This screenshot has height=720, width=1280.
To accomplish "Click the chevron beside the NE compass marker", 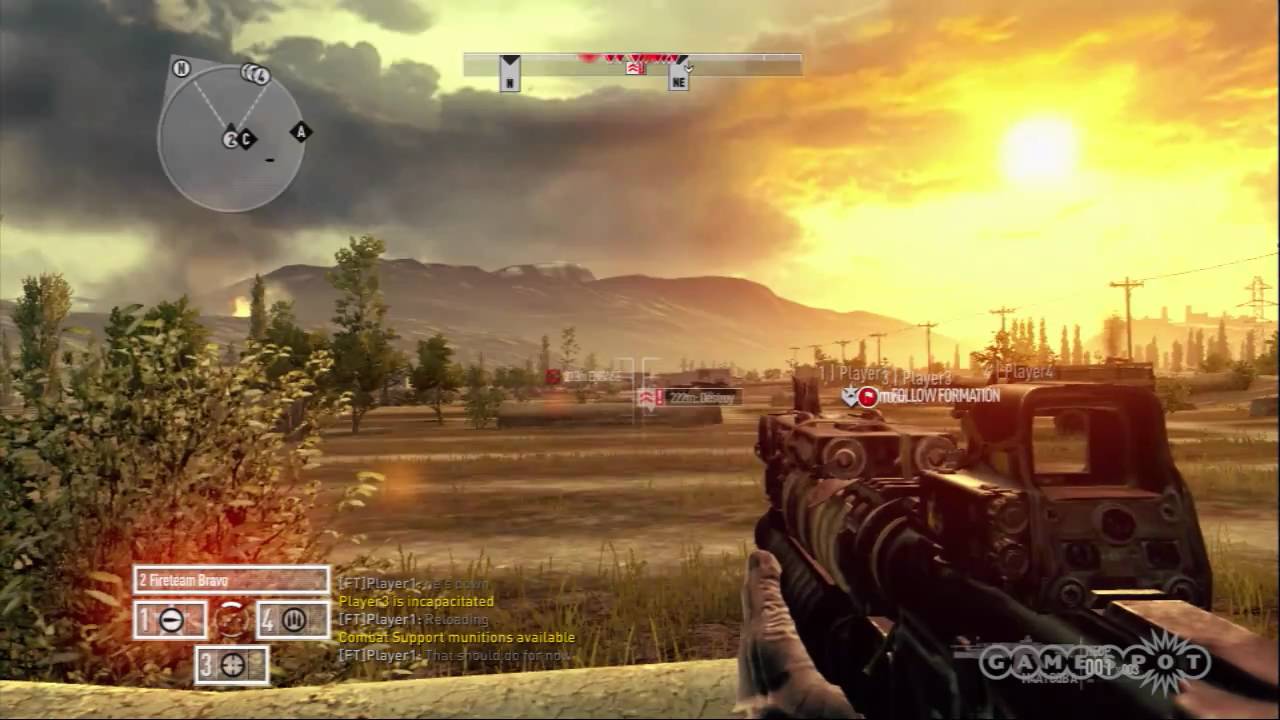I will tap(689, 66).
